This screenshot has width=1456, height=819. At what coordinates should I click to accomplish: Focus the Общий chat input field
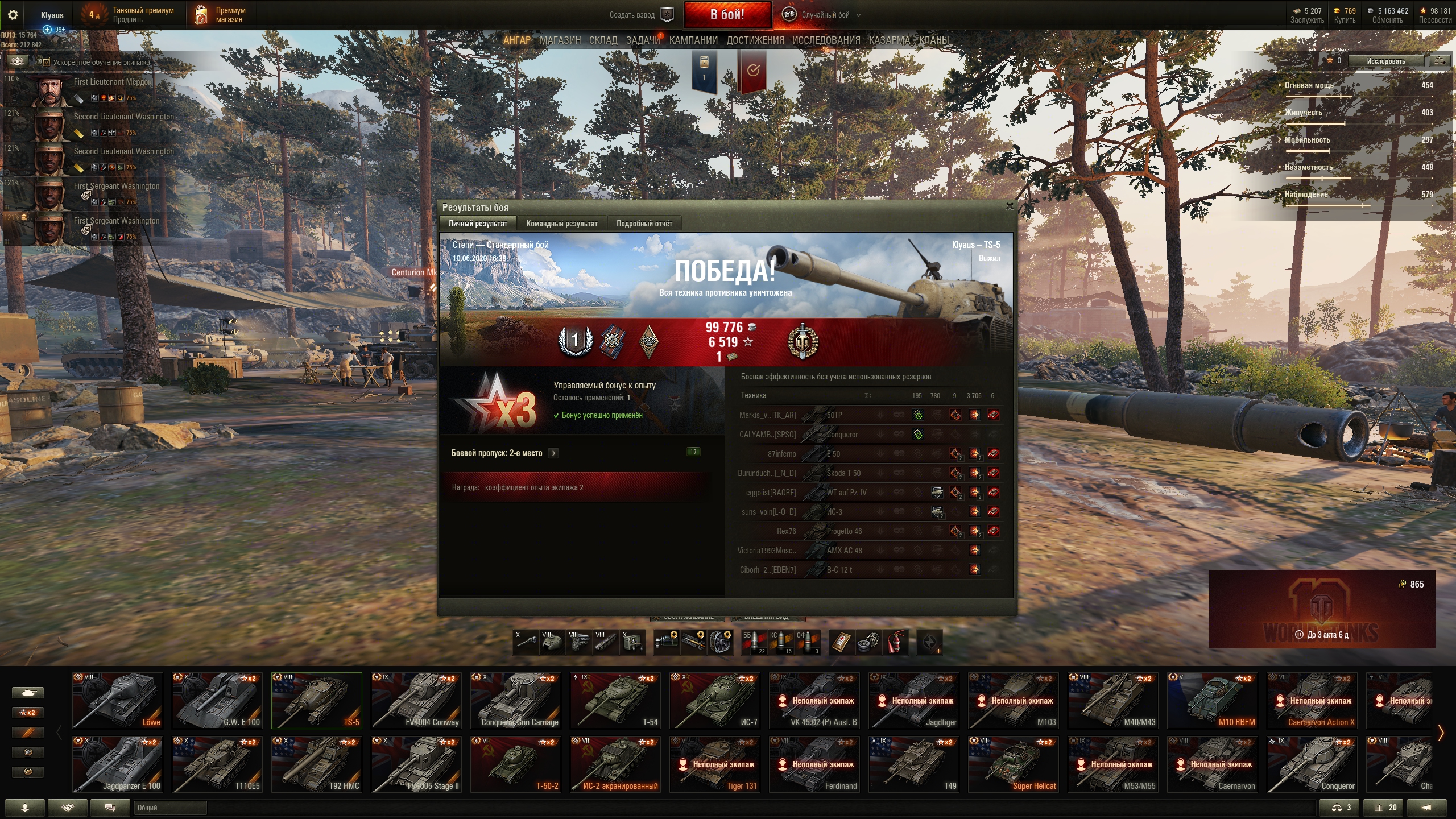click(x=170, y=808)
